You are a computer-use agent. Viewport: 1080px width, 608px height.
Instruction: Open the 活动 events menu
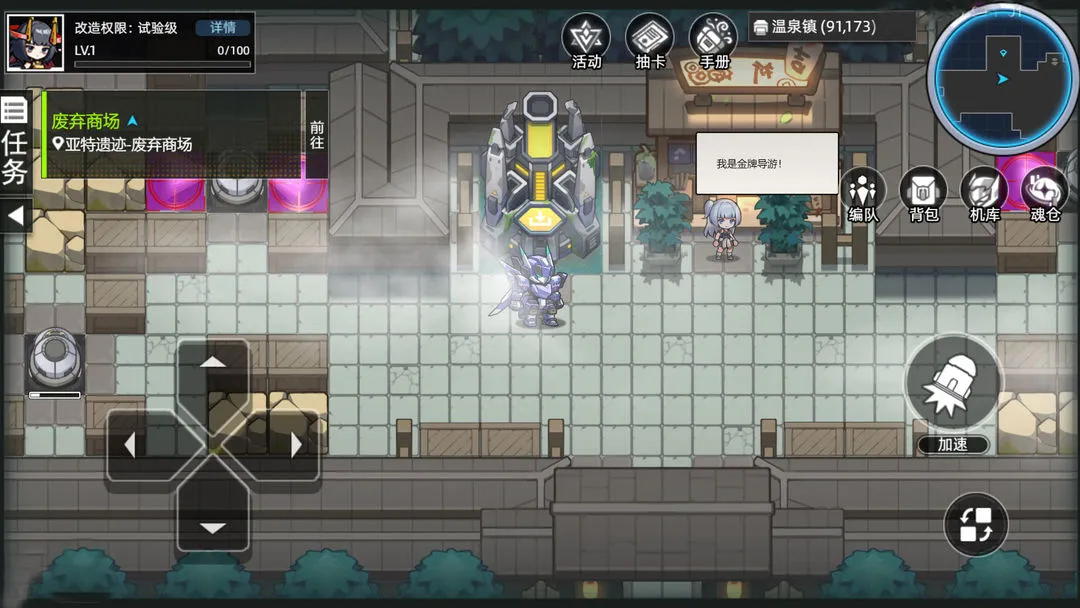586,42
